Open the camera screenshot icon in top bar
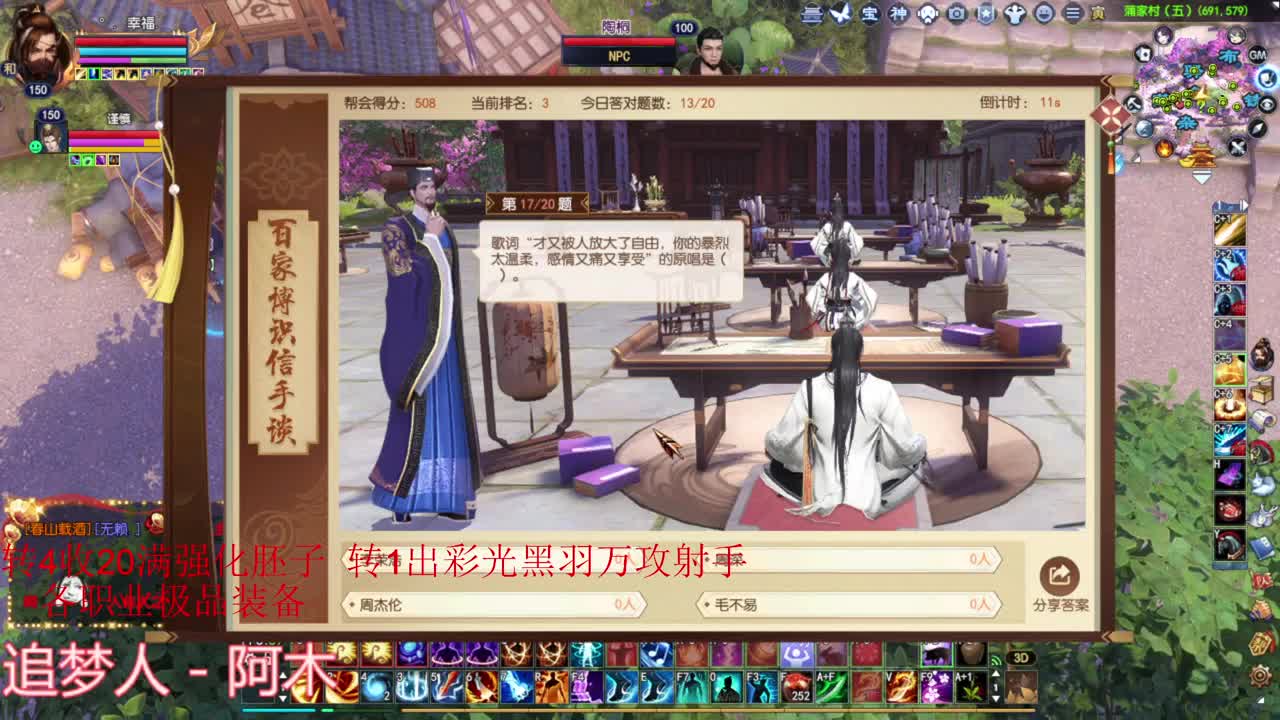1280x720 pixels. (x=956, y=14)
